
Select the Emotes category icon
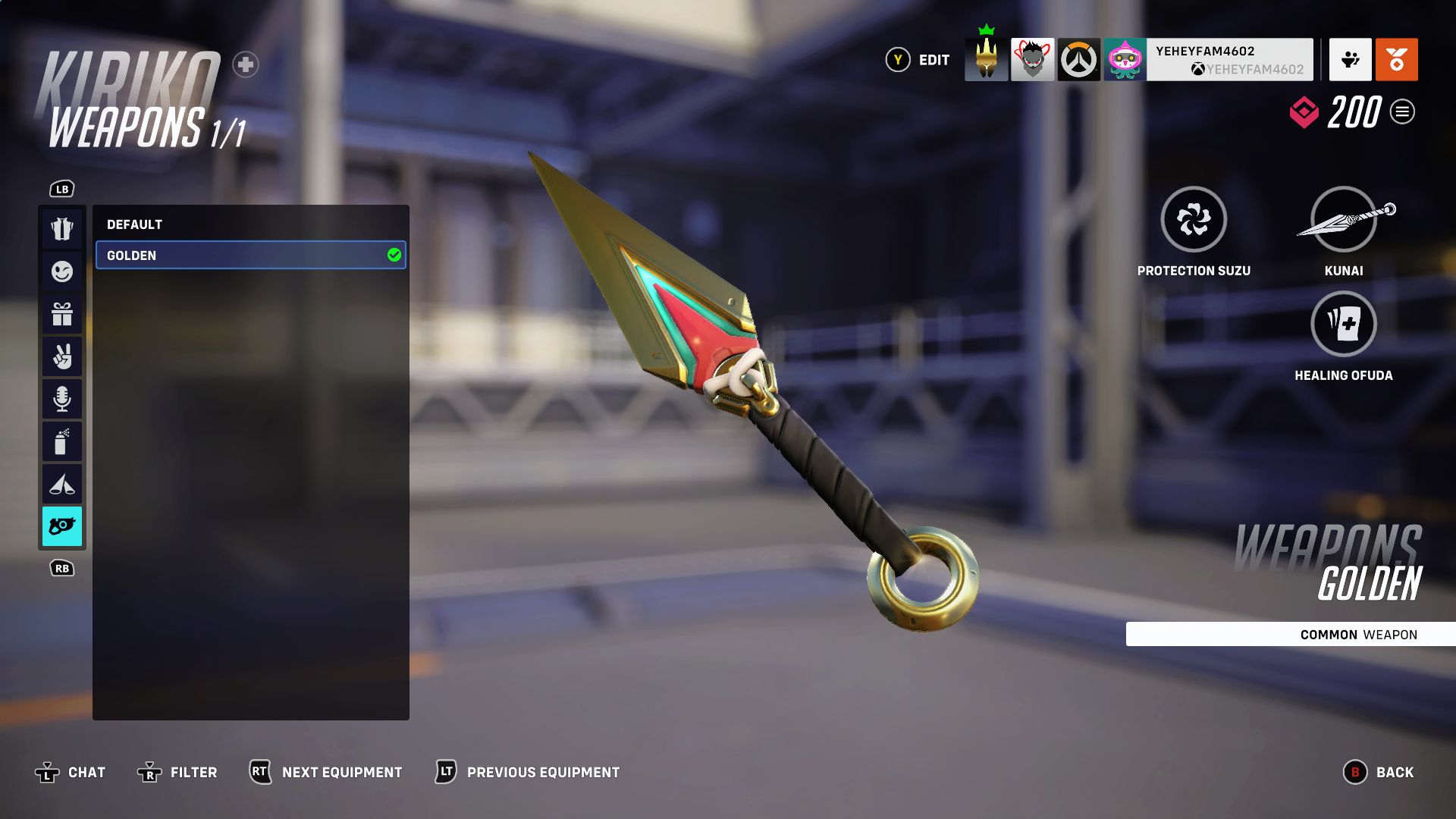(62, 271)
